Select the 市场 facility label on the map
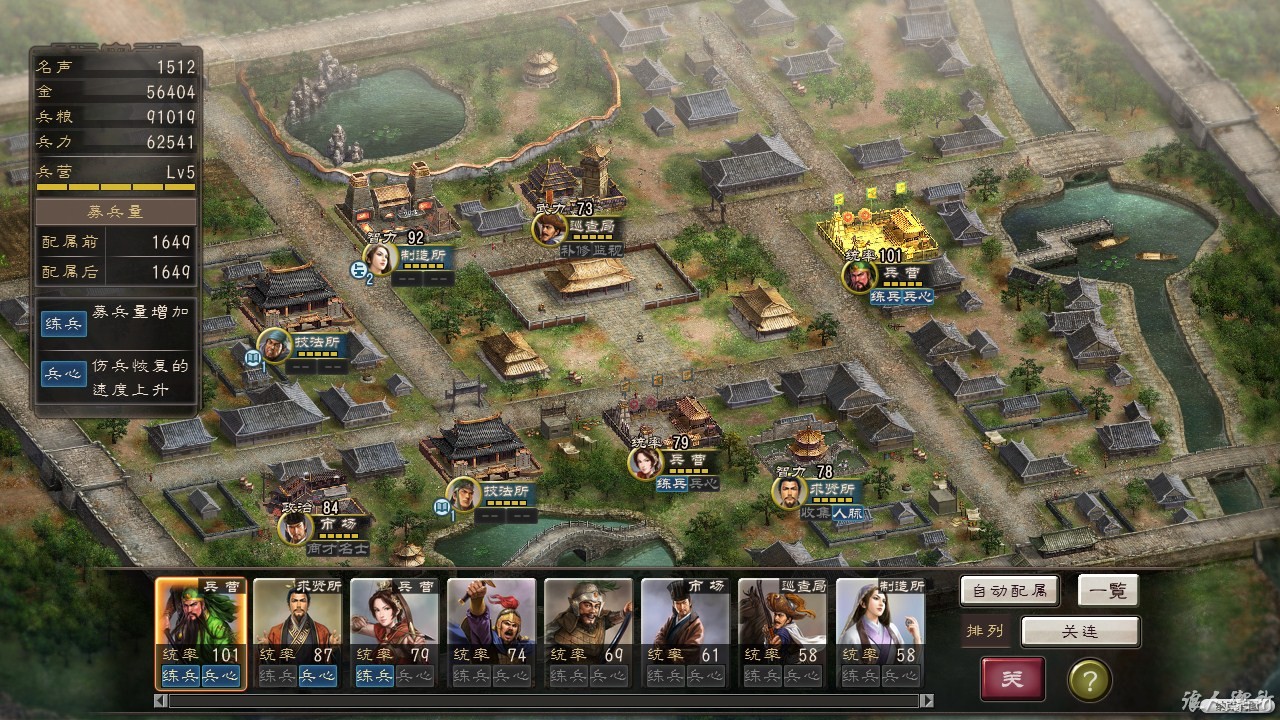1280x720 pixels. 340,524
